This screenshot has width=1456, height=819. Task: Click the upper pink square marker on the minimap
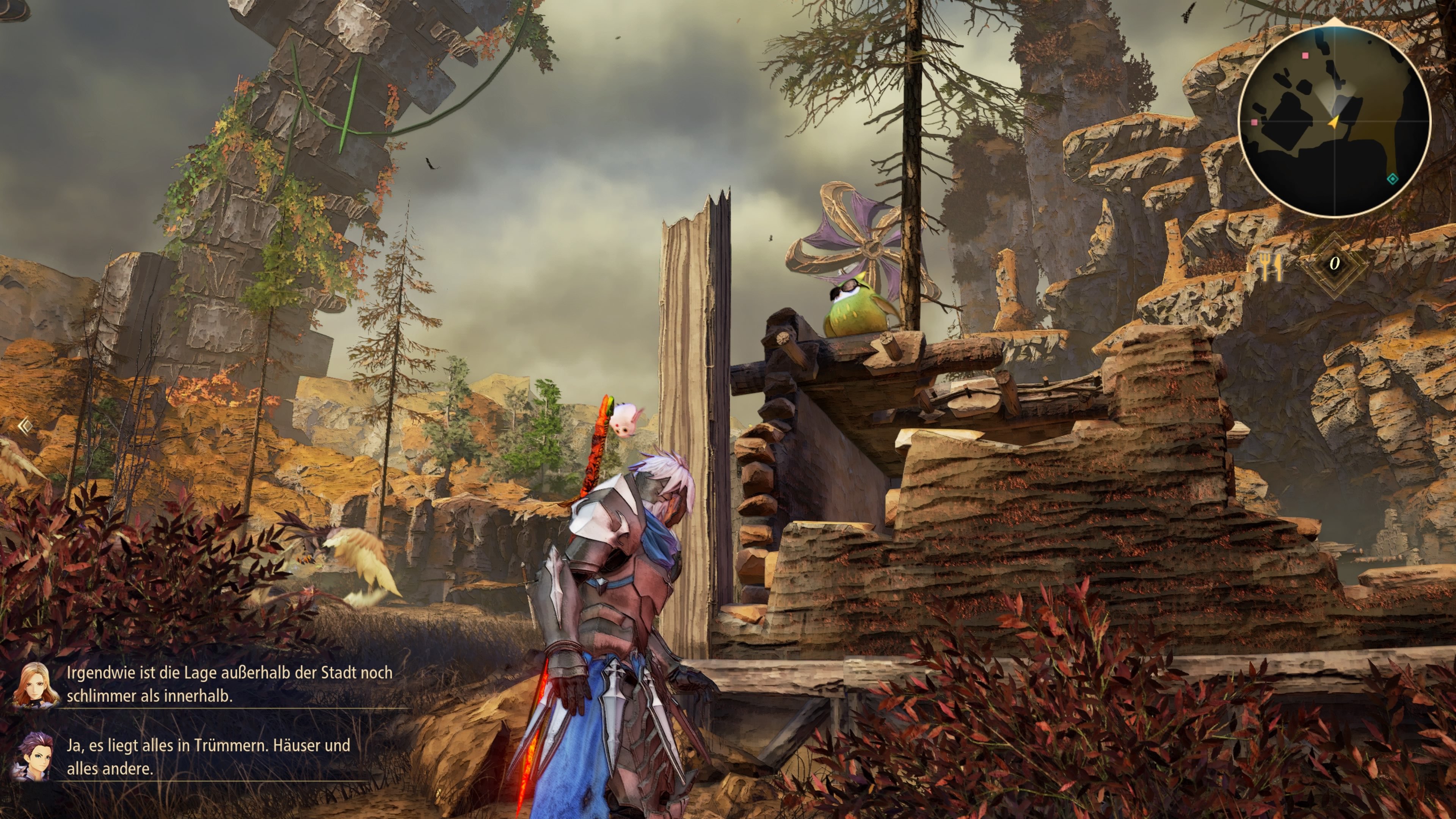pyautogui.click(x=1305, y=56)
